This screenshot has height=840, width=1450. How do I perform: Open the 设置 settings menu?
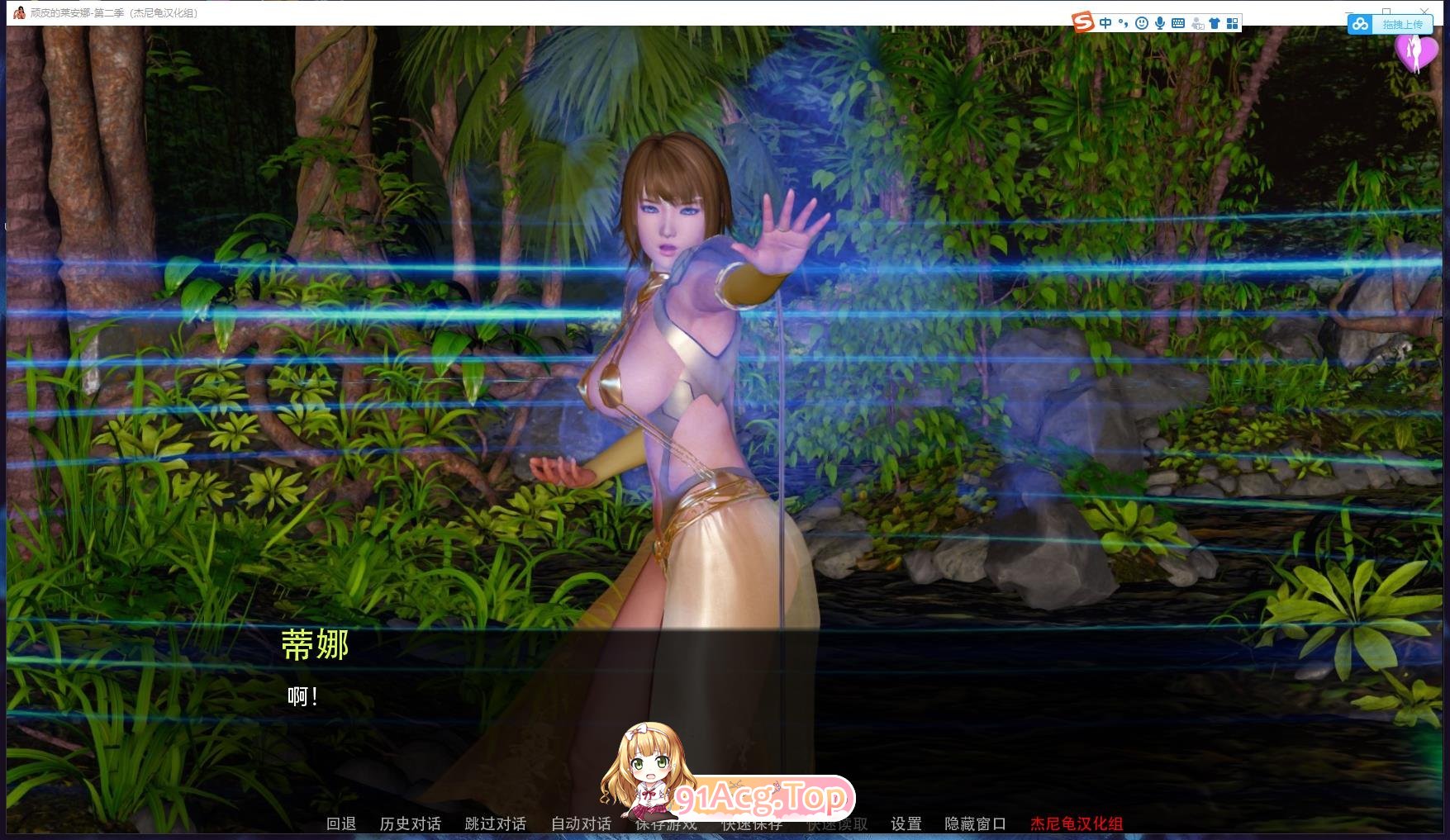coord(904,823)
